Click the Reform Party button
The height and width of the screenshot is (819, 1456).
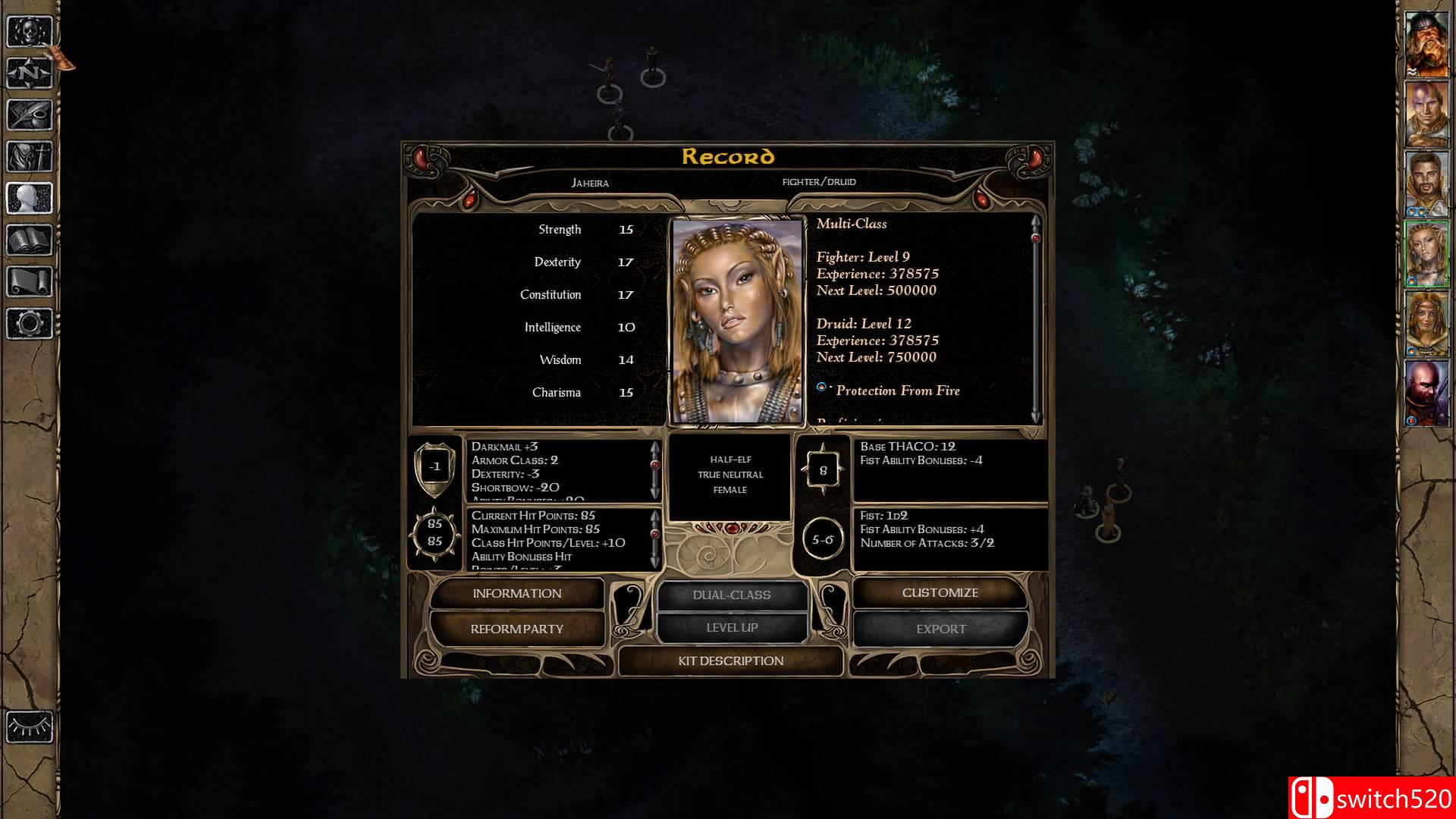[516, 629]
